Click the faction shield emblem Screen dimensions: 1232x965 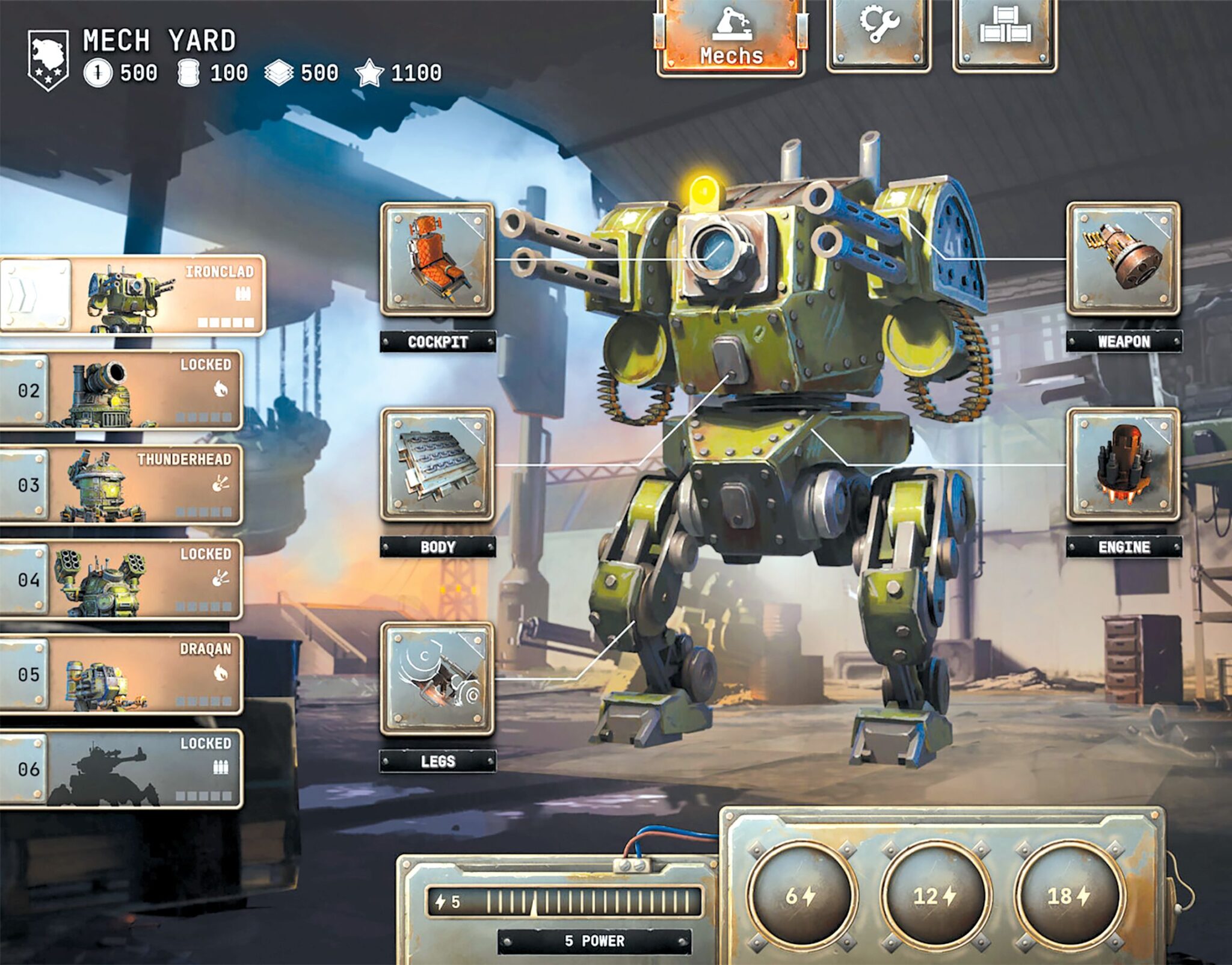(x=48, y=60)
